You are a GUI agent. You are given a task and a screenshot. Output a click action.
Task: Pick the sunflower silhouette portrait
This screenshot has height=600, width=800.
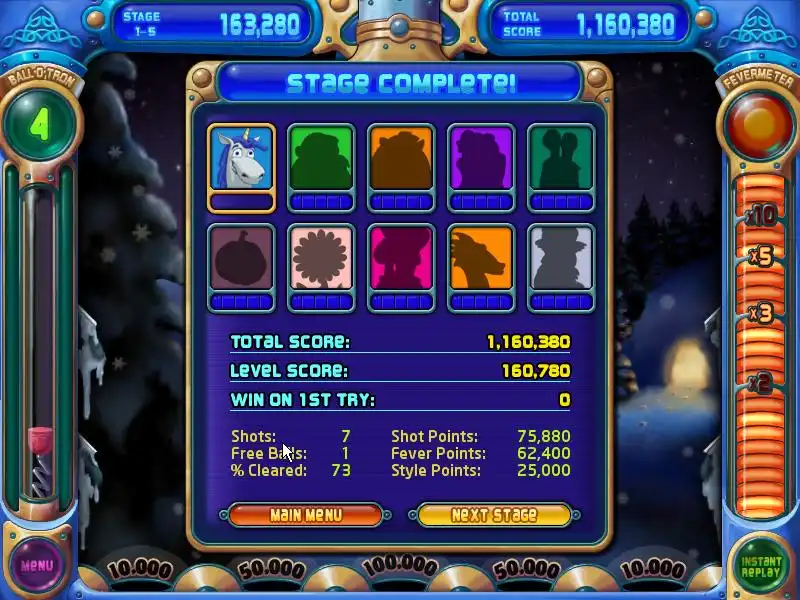click(321, 259)
